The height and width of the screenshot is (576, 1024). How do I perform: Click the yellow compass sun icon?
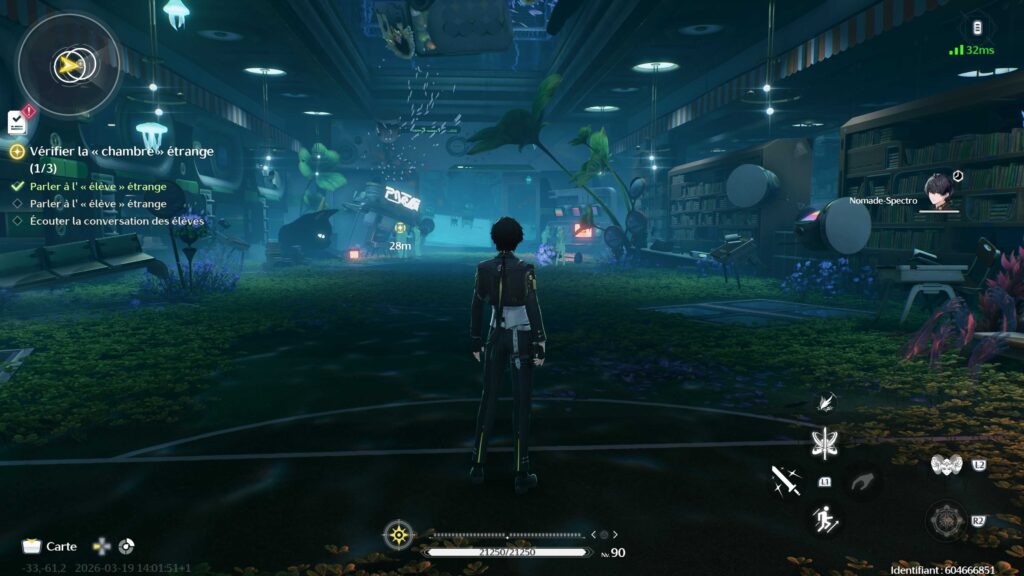pyautogui.click(x=399, y=535)
